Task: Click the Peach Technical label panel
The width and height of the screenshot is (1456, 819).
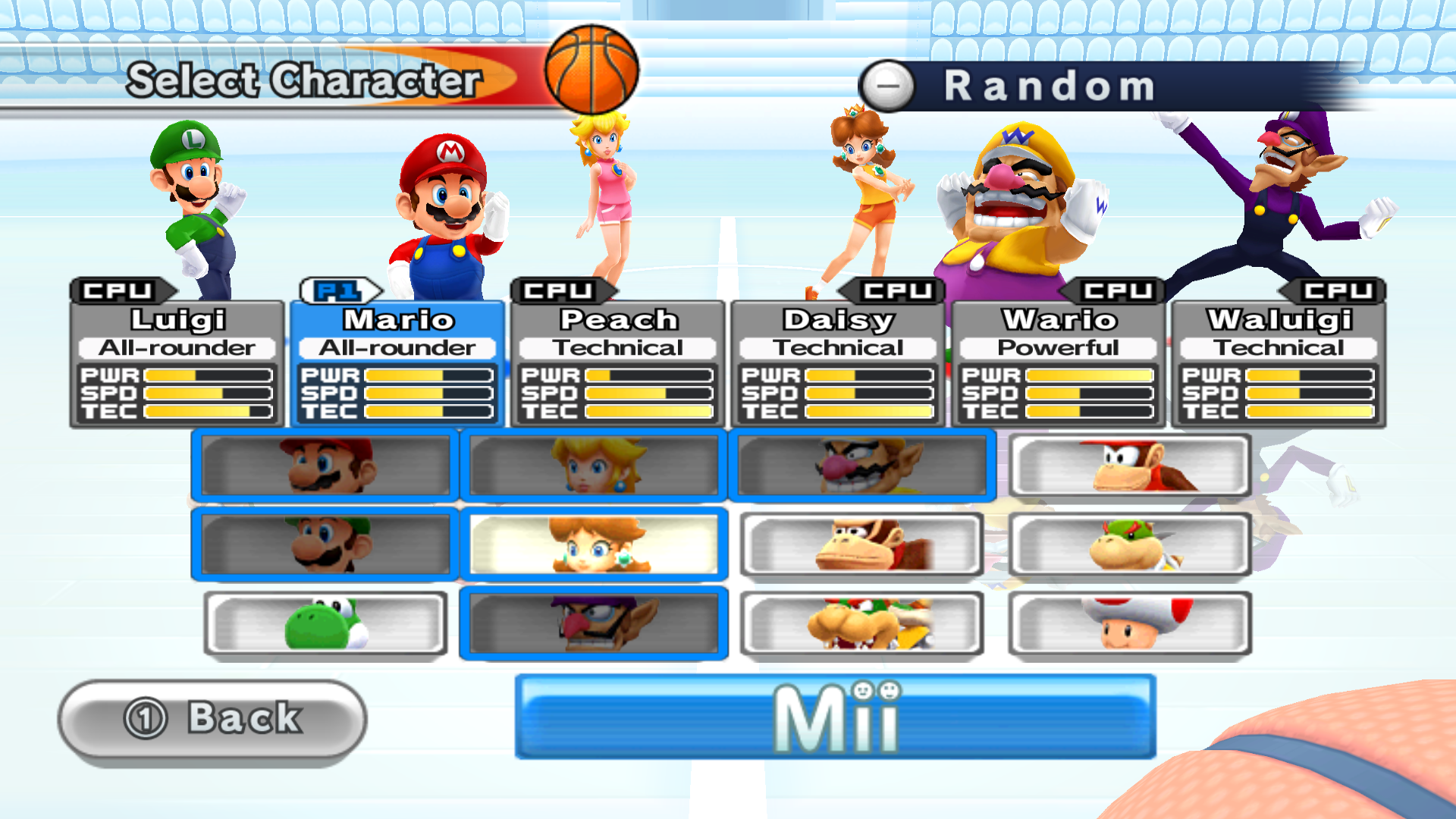Action: click(617, 347)
